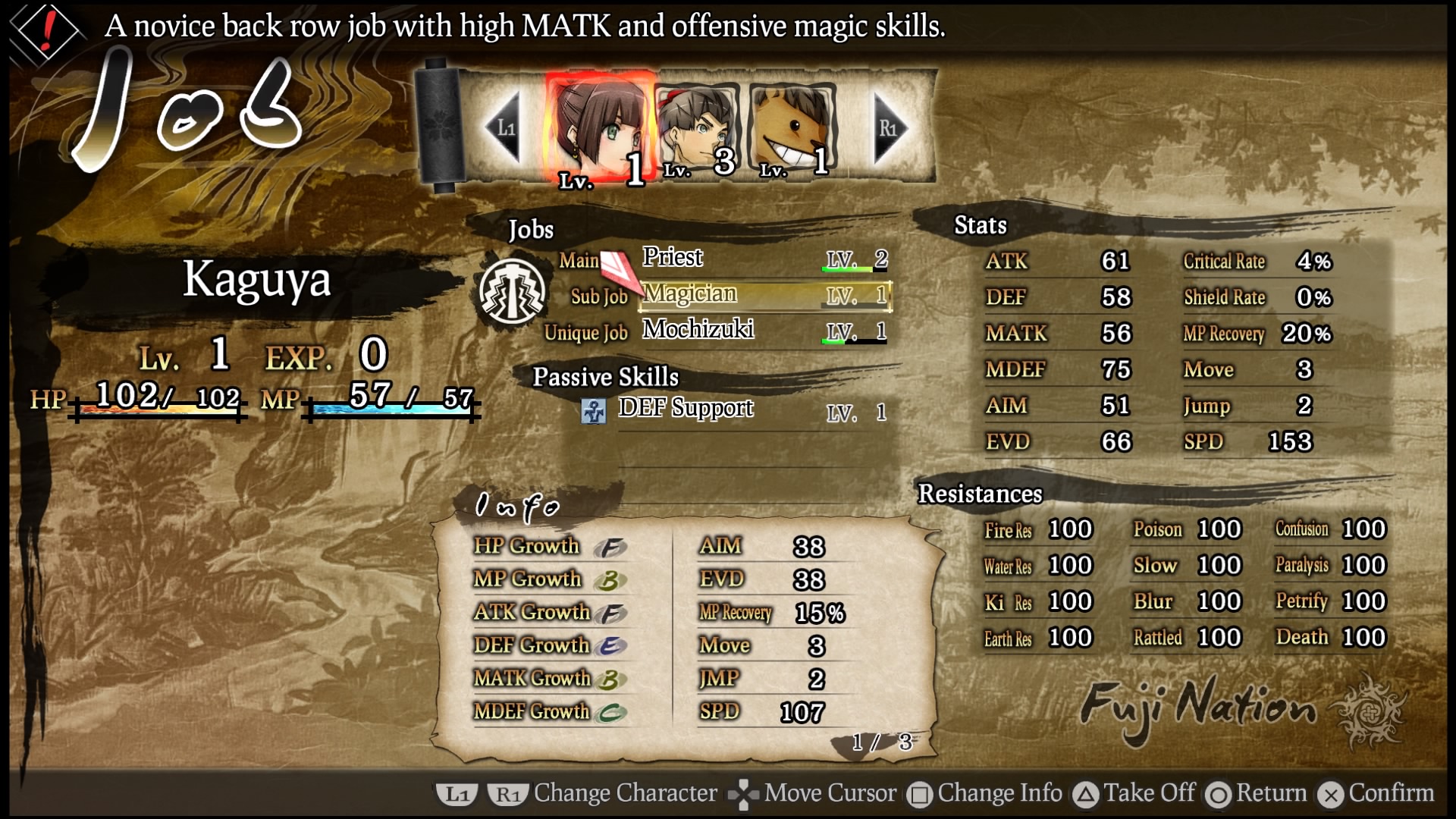Select the Priest main job row
The width and height of the screenshot is (1456, 819).
pyautogui.click(x=763, y=259)
